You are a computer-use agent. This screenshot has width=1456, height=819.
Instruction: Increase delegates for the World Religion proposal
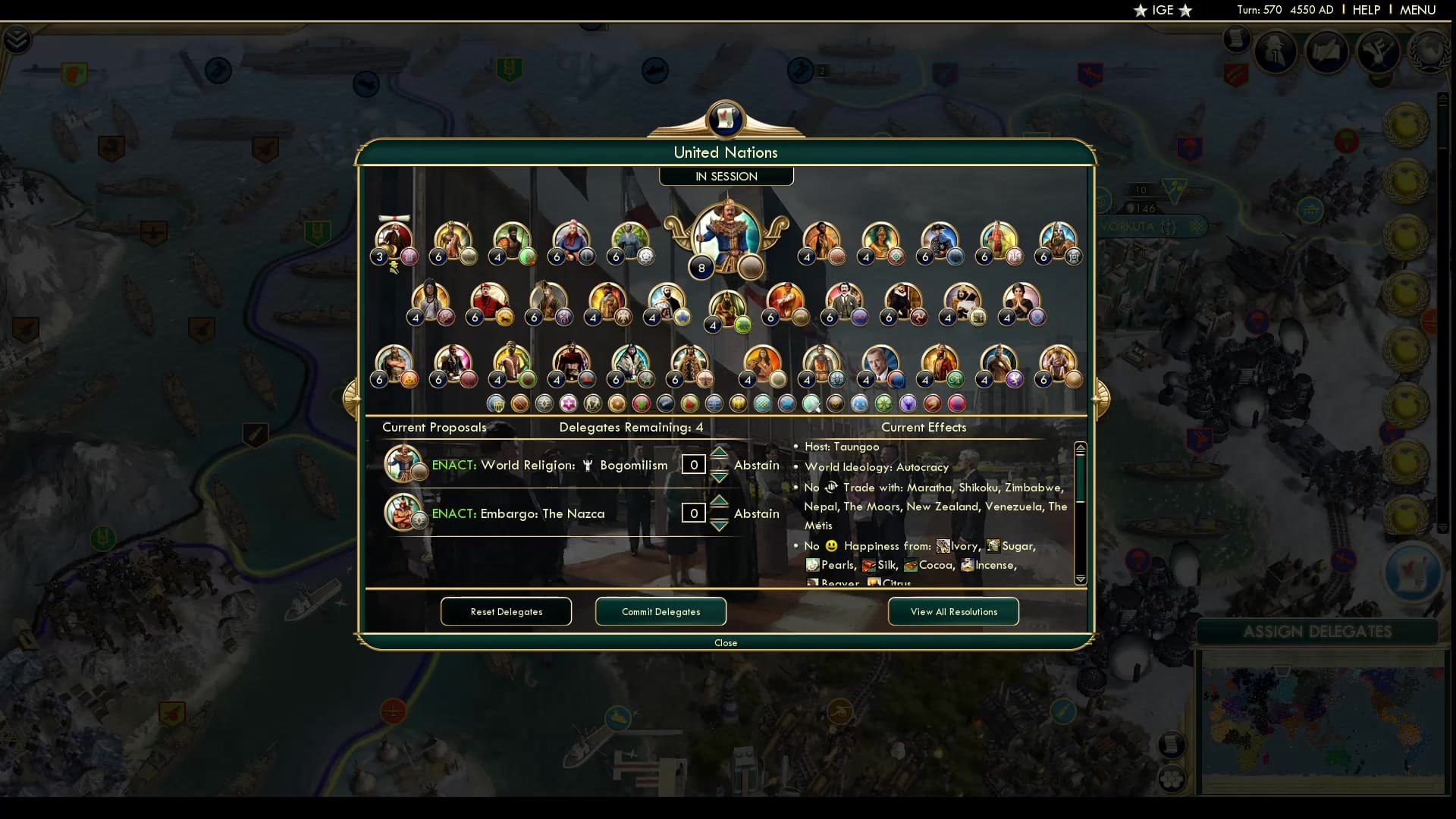(x=719, y=453)
